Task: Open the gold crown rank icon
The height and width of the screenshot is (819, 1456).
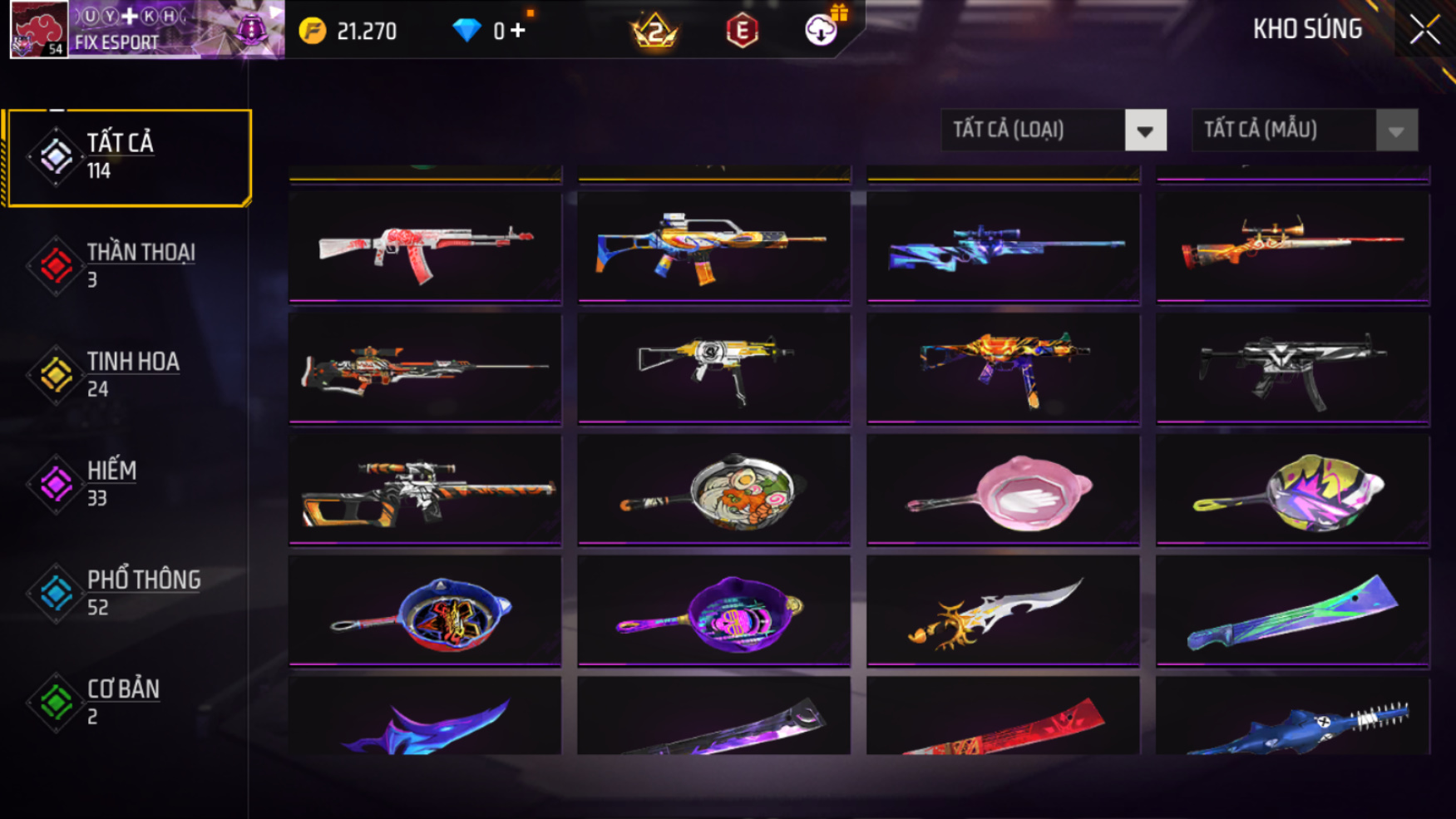Action: click(x=654, y=32)
